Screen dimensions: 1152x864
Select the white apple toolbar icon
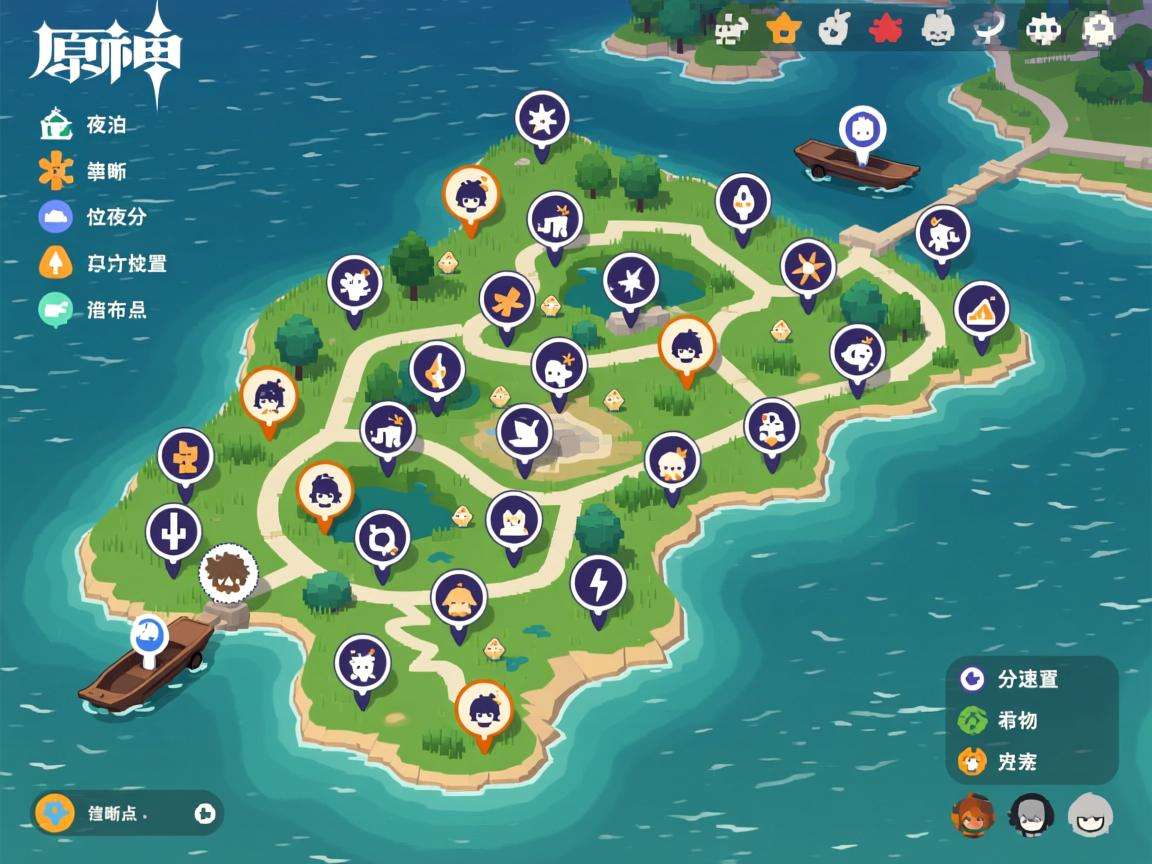tap(832, 29)
